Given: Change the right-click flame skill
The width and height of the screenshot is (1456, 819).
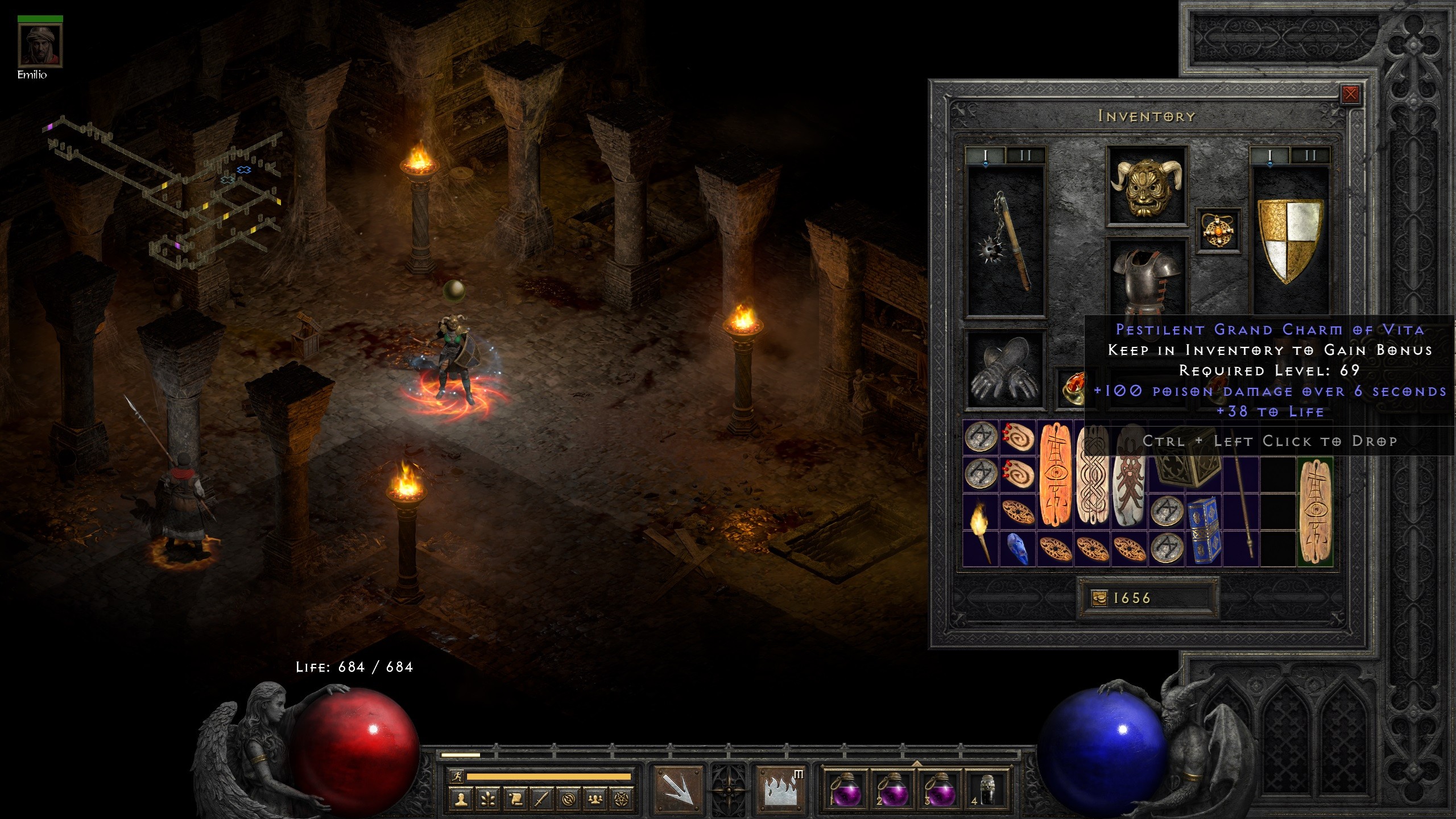Looking at the screenshot, I should point(781,789).
